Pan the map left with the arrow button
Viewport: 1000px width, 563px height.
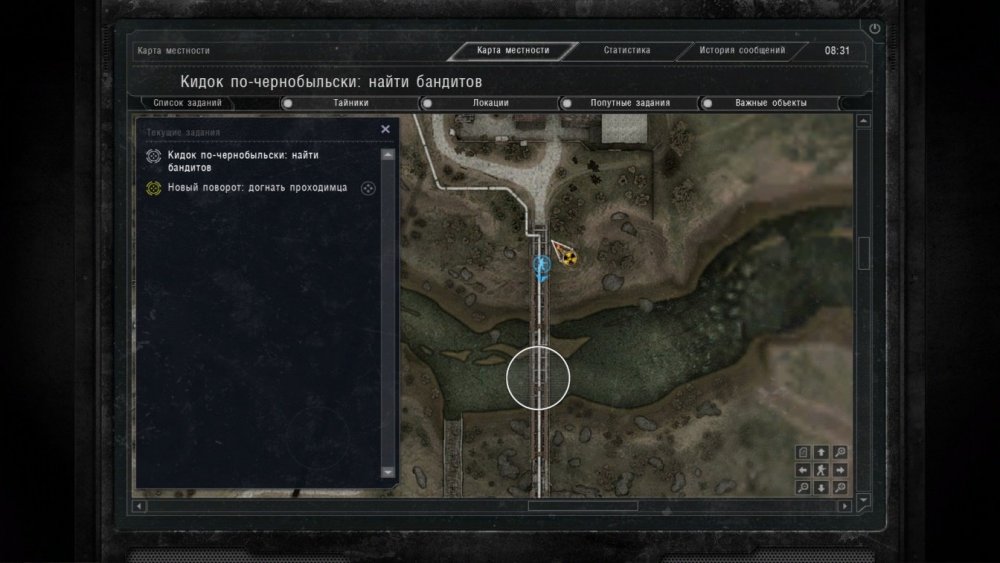(x=803, y=470)
